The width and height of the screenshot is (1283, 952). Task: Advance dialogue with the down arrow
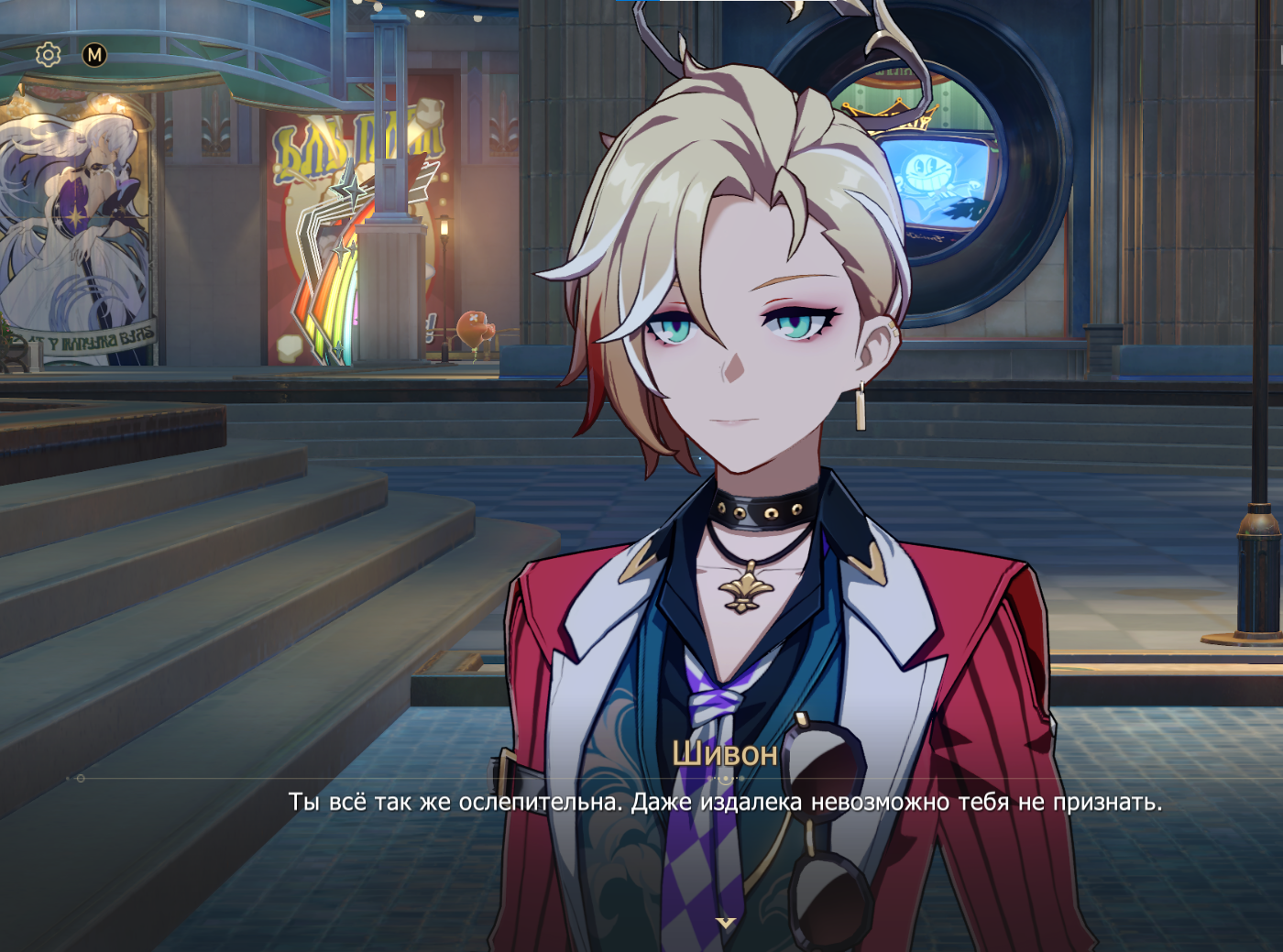(726, 923)
